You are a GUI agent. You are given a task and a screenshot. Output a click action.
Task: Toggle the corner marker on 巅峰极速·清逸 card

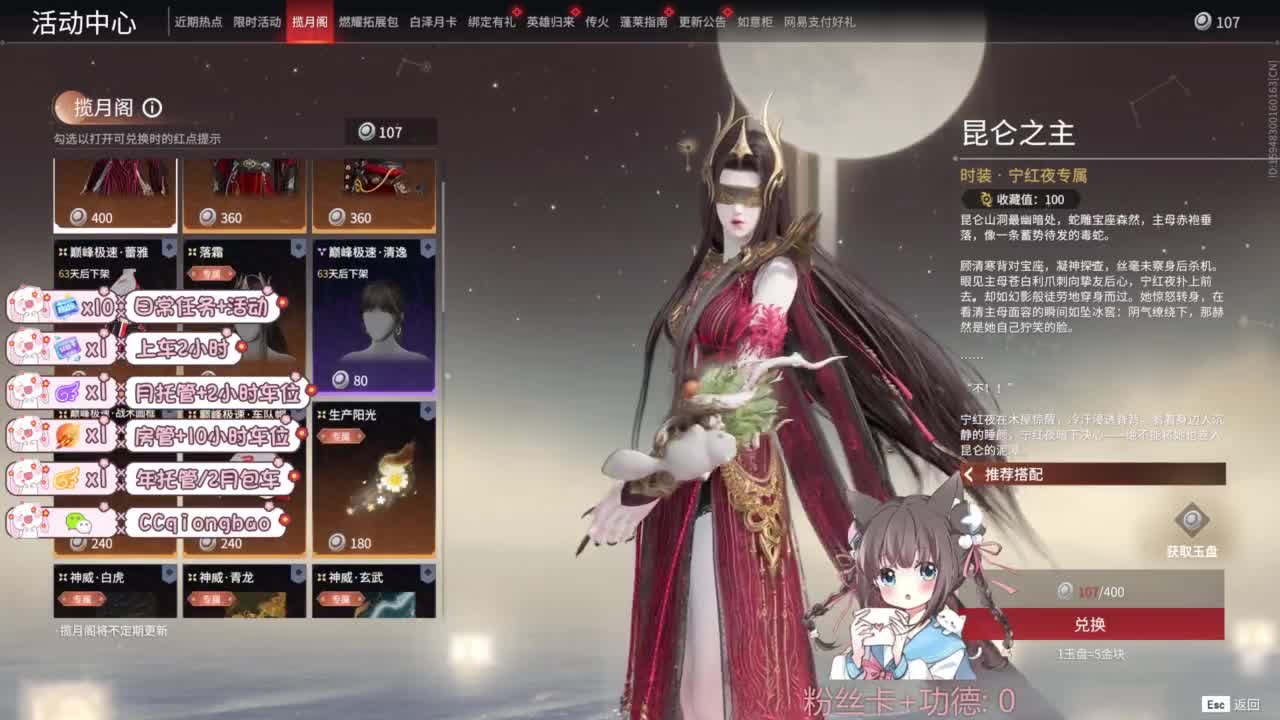point(428,245)
